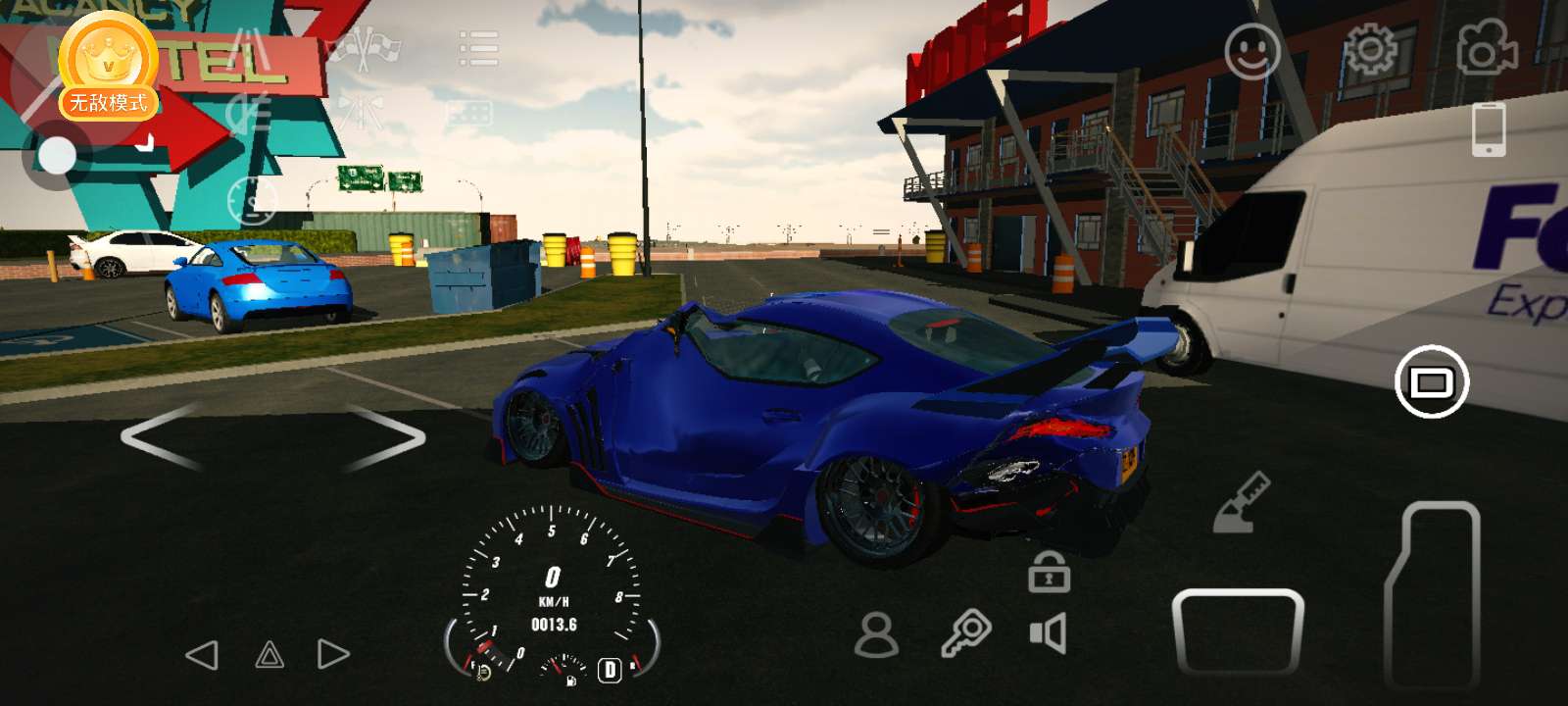Tap the round white-ringed rectangle button
The image size is (1568, 706).
(1431, 381)
